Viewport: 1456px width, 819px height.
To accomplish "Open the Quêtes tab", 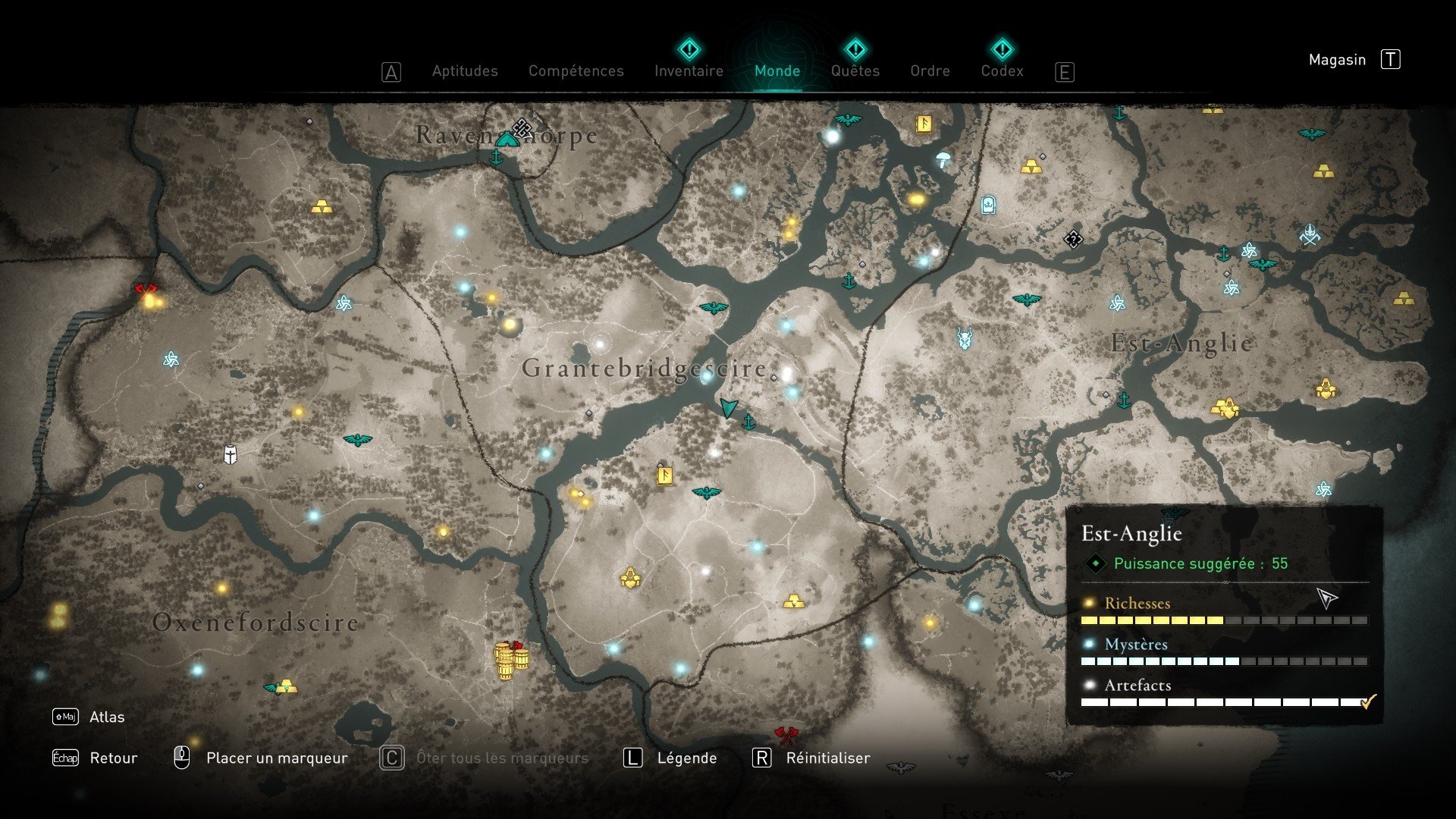I will (x=855, y=71).
